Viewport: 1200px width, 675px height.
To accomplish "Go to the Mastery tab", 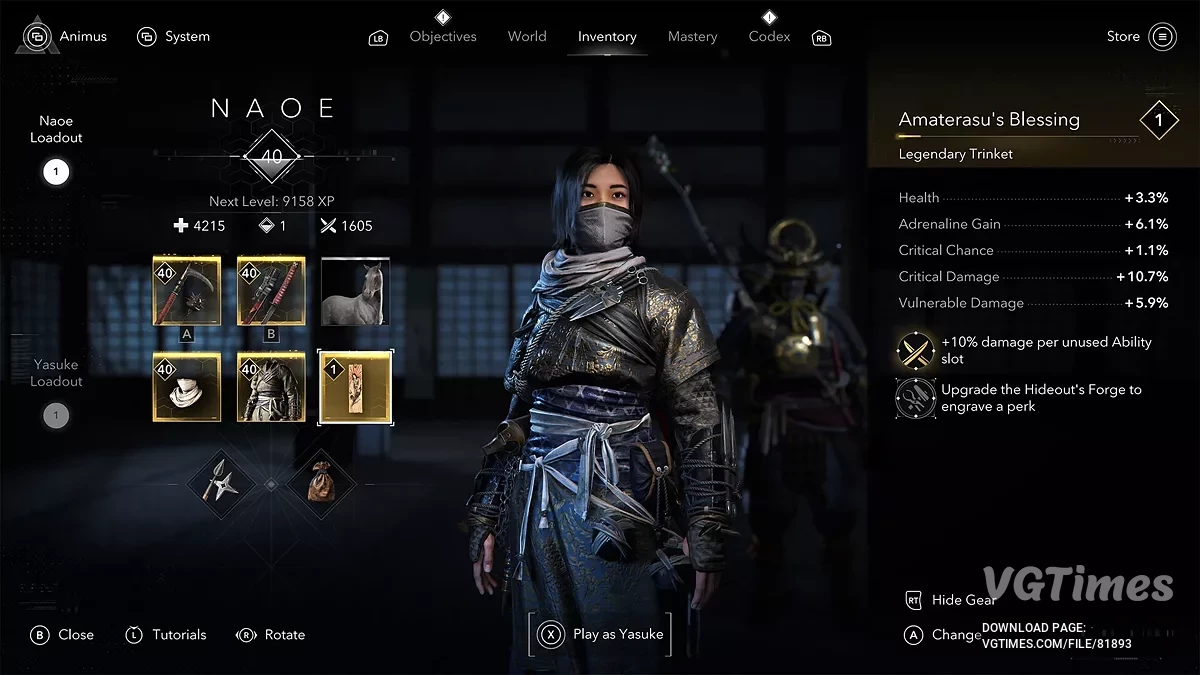I will (693, 36).
